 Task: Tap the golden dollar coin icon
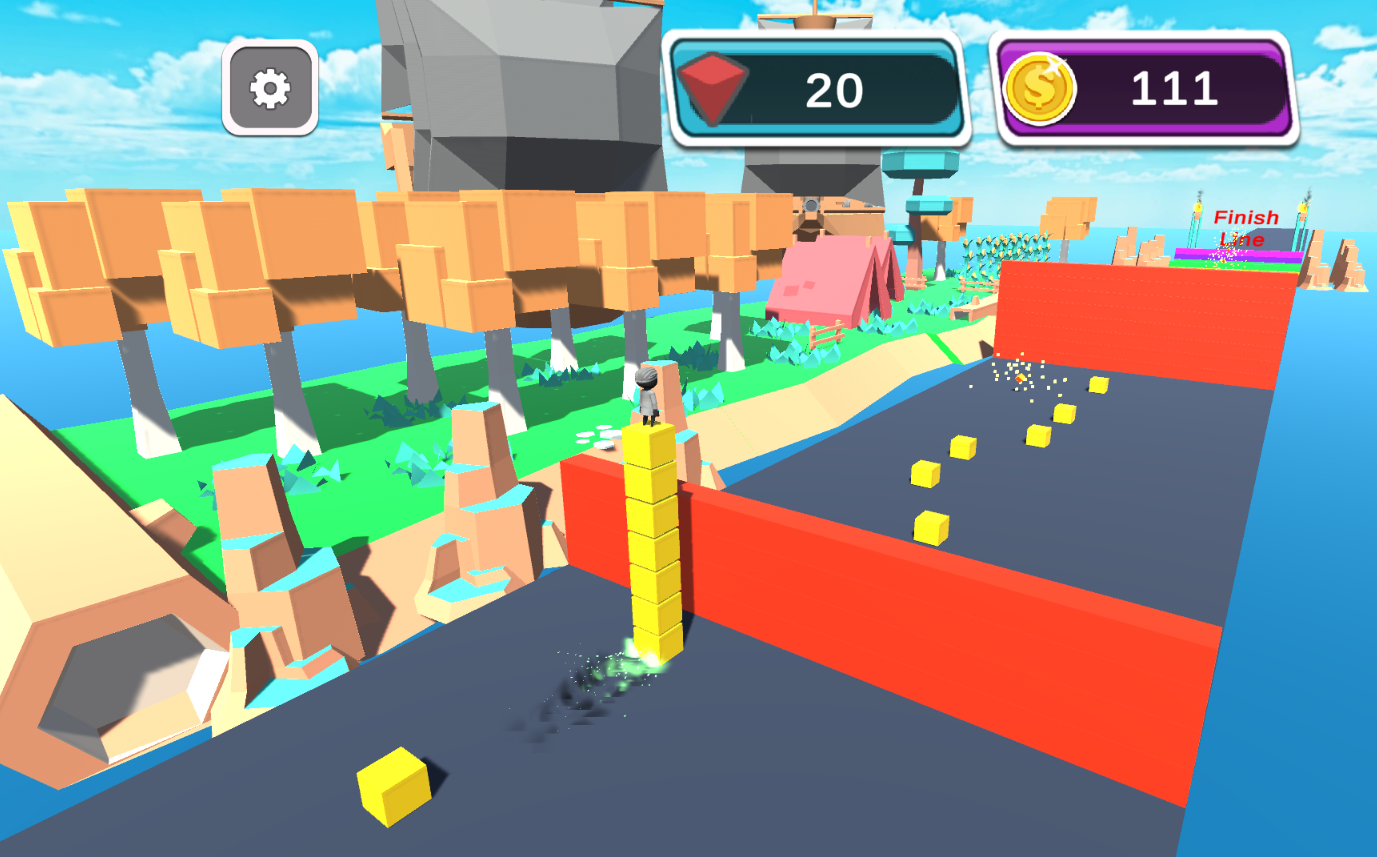[1043, 88]
